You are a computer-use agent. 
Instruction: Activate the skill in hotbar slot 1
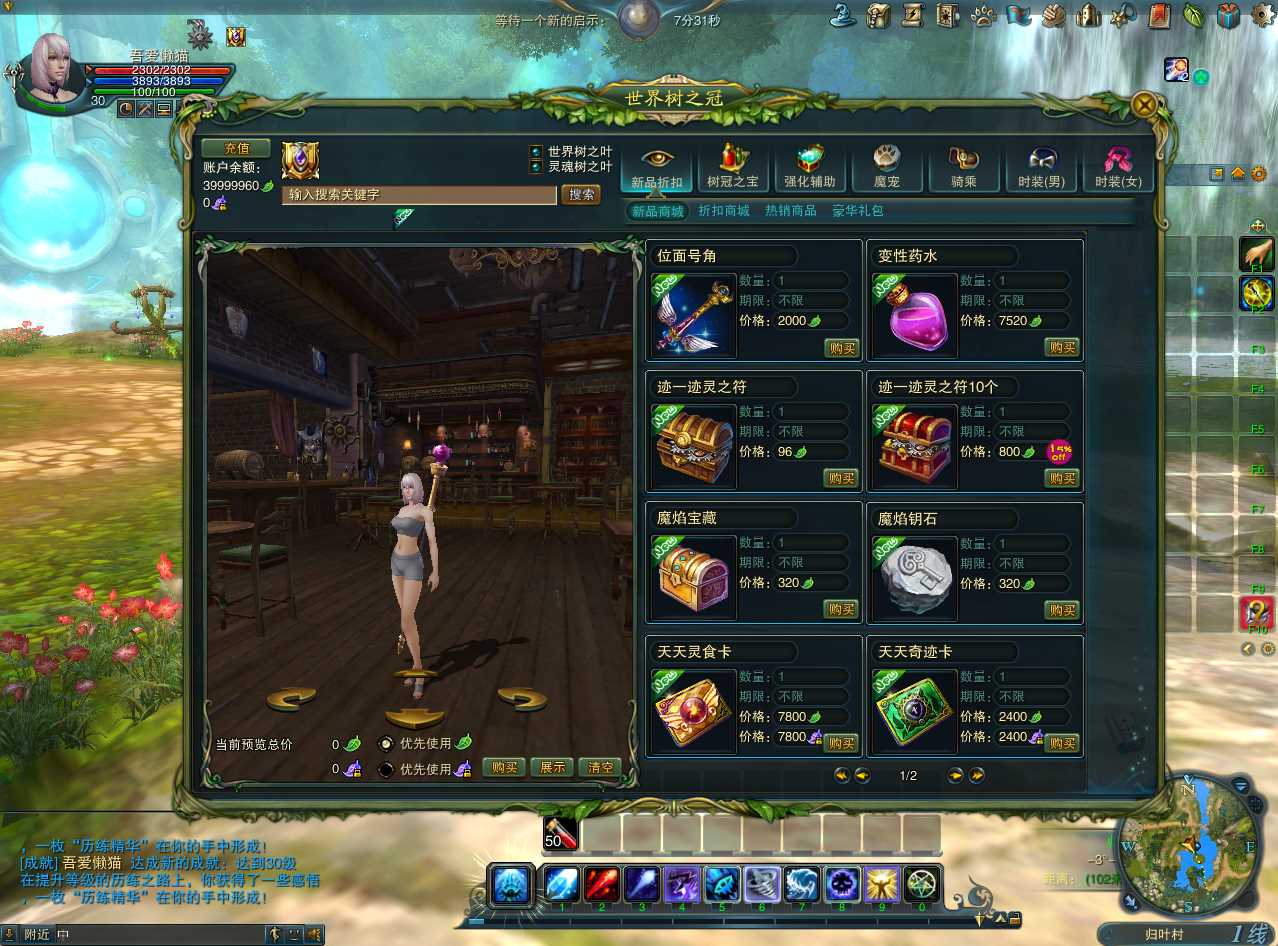coord(562,884)
